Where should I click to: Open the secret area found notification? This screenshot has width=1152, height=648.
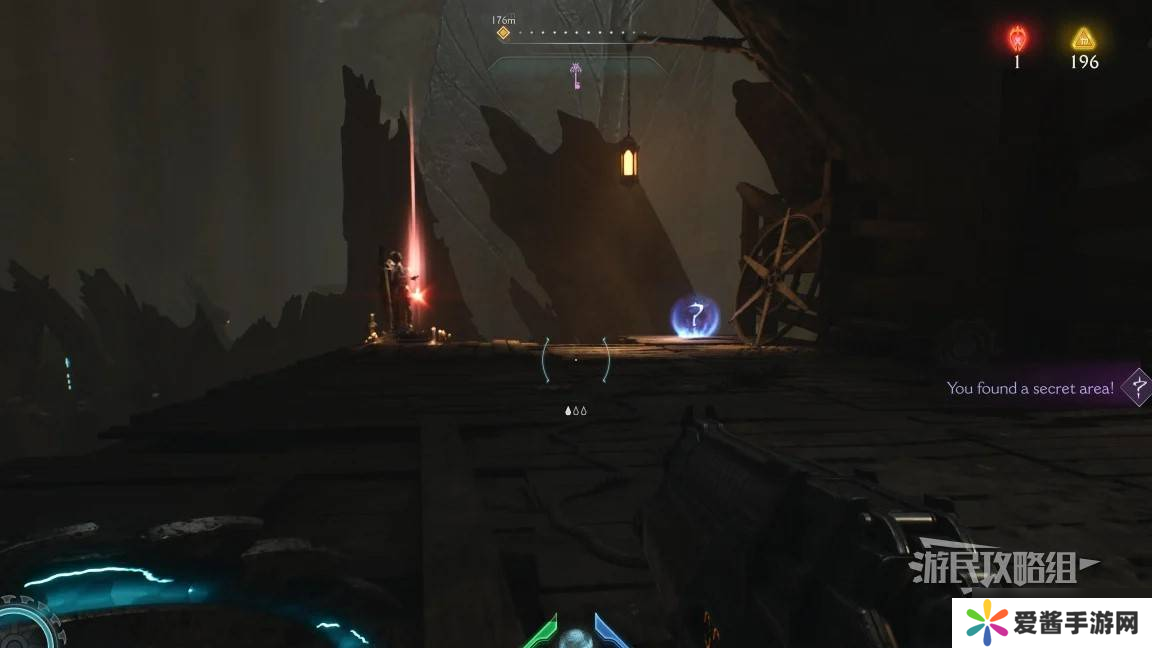pyautogui.click(x=1030, y=388)
